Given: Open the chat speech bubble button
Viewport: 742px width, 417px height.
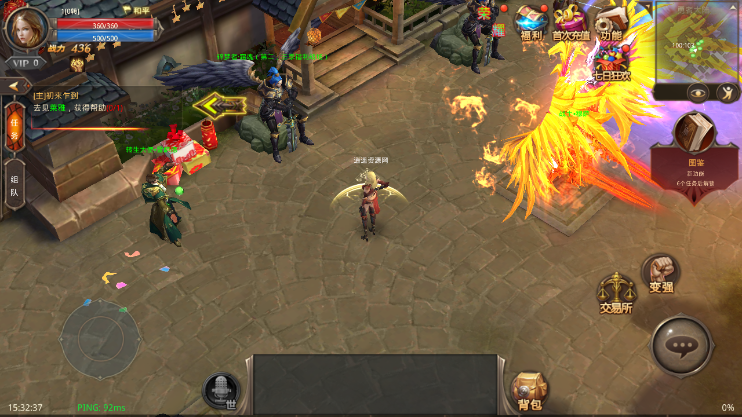Looking at the screenshot, I should 682,347.
